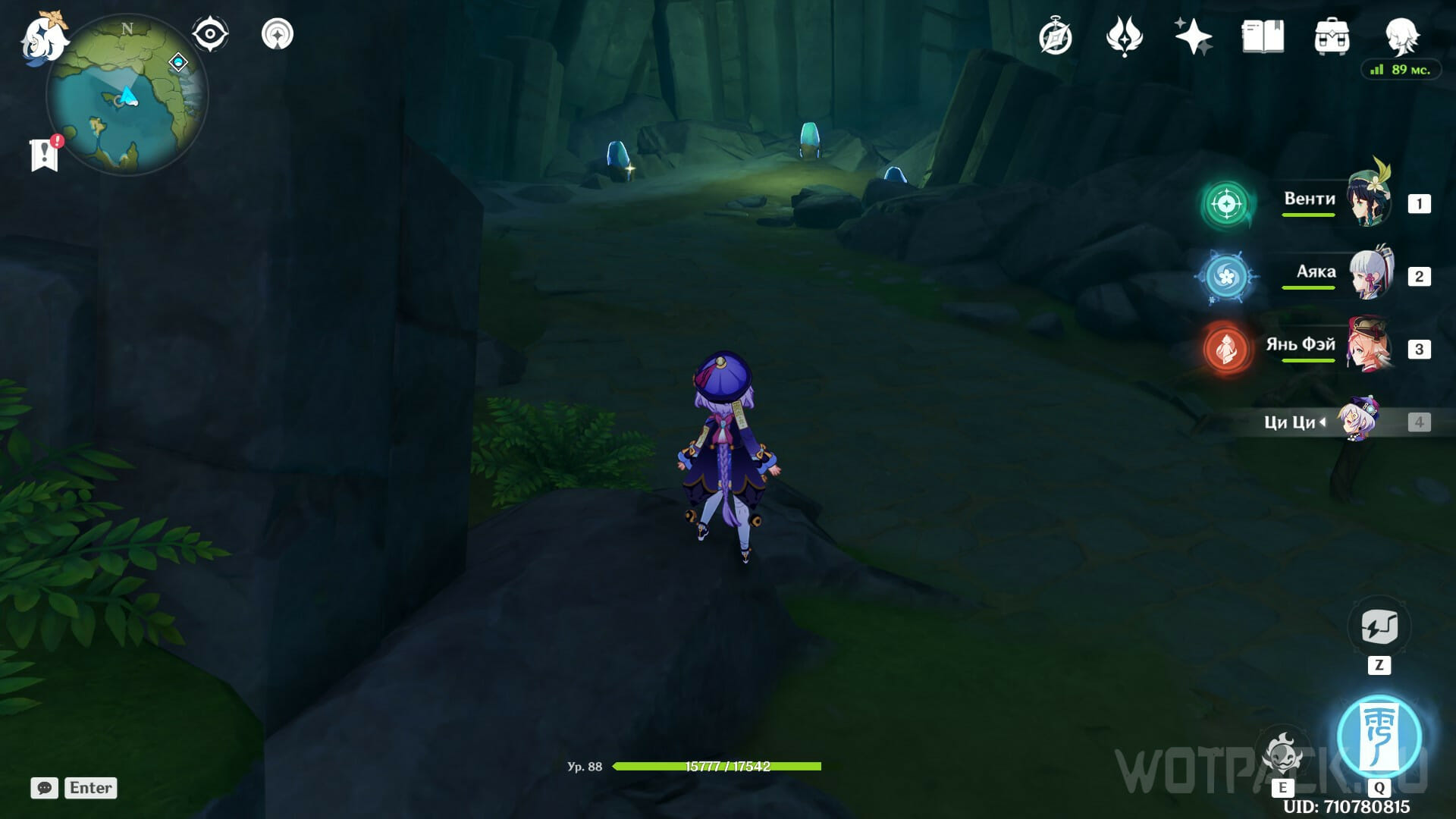This screenshot has height=819, width=1456.
Task: Use Qiqi's Elemental Skill icon
Action: point(1282,754)
